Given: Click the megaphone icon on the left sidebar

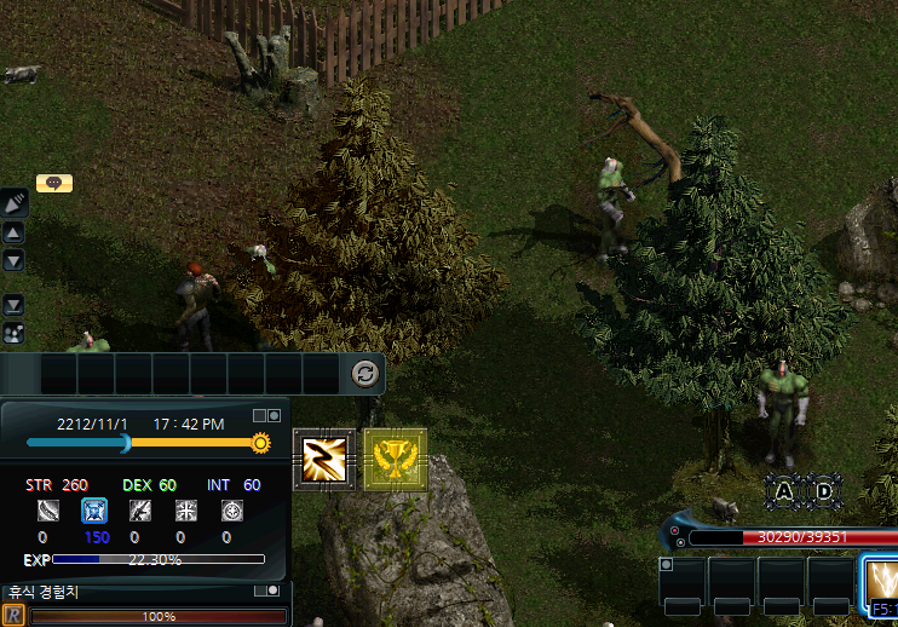Looking at the screenshot, I should [x=14, y=204].
